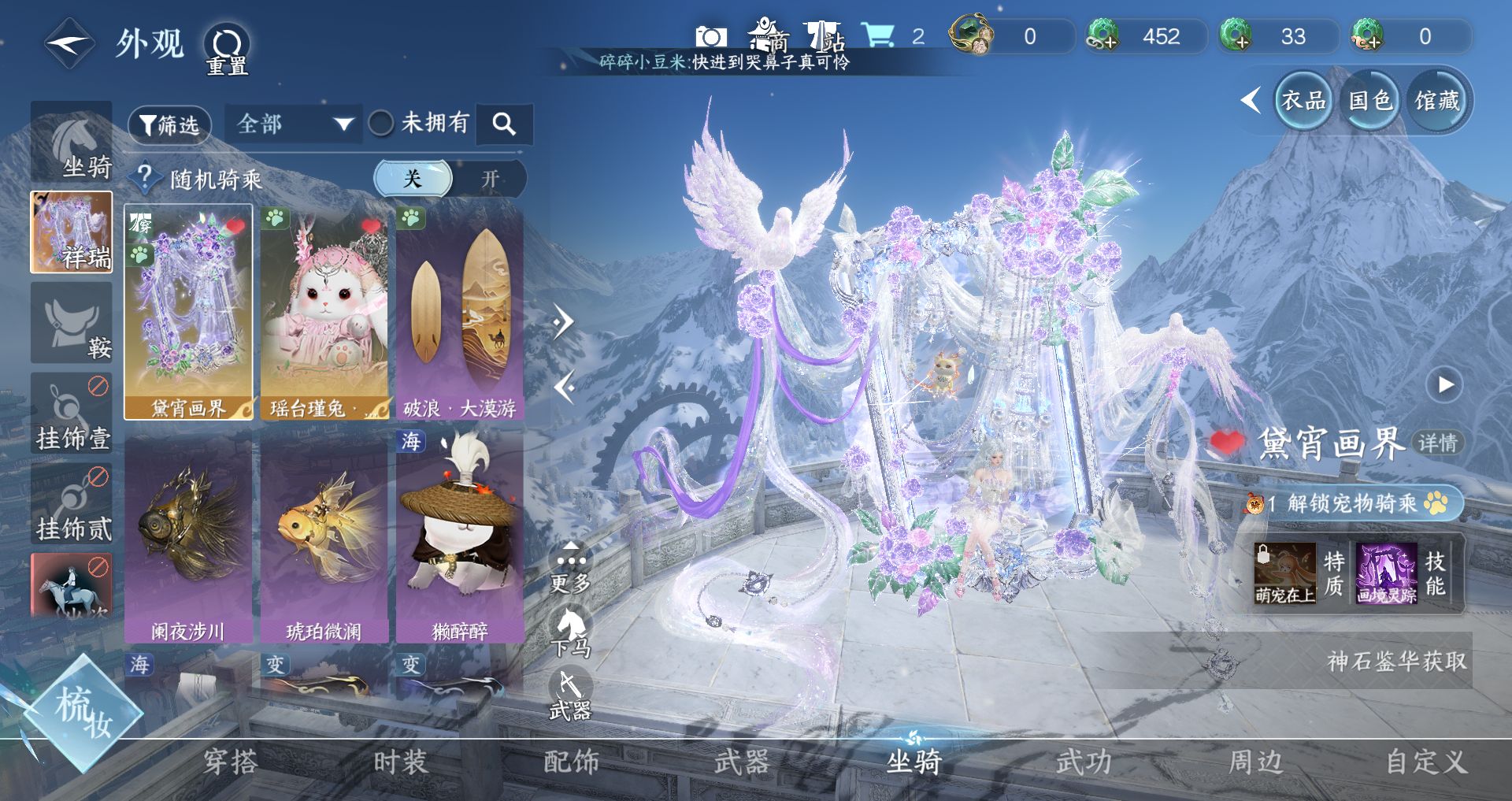Switch to the 时装 bottom tab
This screenshot has height=801, width=1512.
pyautogui.click(x=400, y=762)
